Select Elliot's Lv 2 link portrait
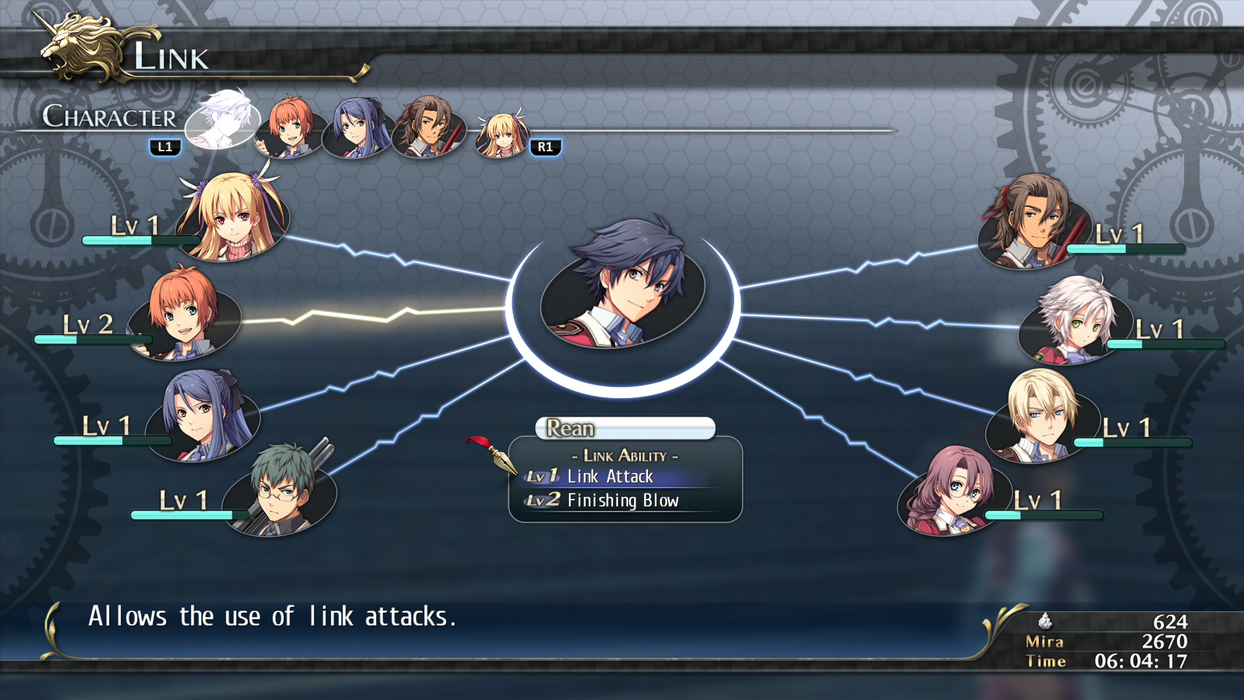The width and height of the screenshot is (1244, 700). pos(188,313)
